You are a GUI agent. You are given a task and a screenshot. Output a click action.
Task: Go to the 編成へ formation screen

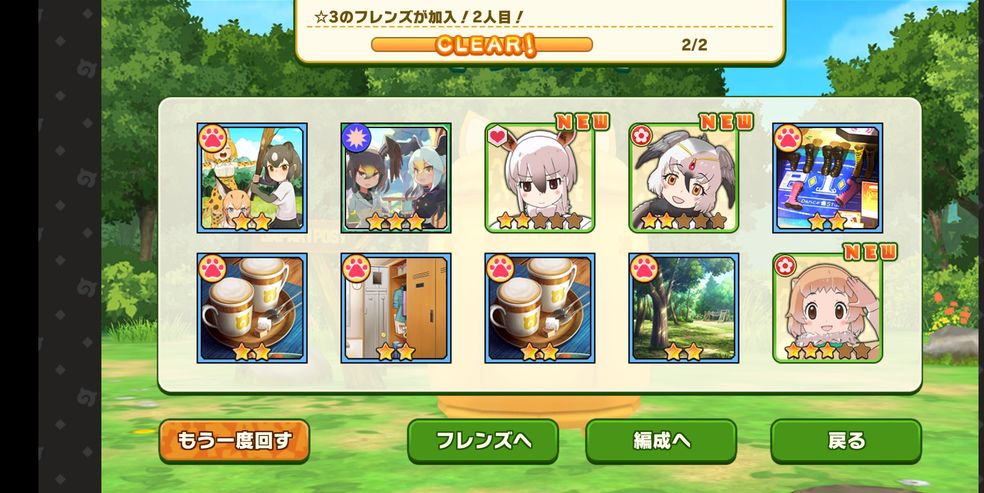click(x=660, y=441)
